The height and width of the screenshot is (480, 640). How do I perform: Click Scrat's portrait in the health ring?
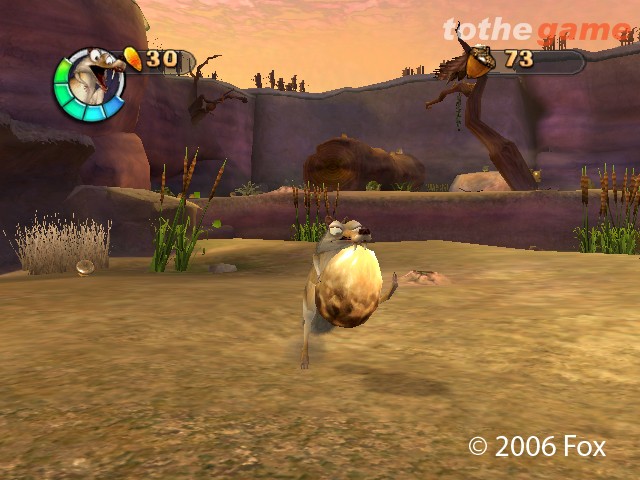pyautogui.click(x=89, y=82)
